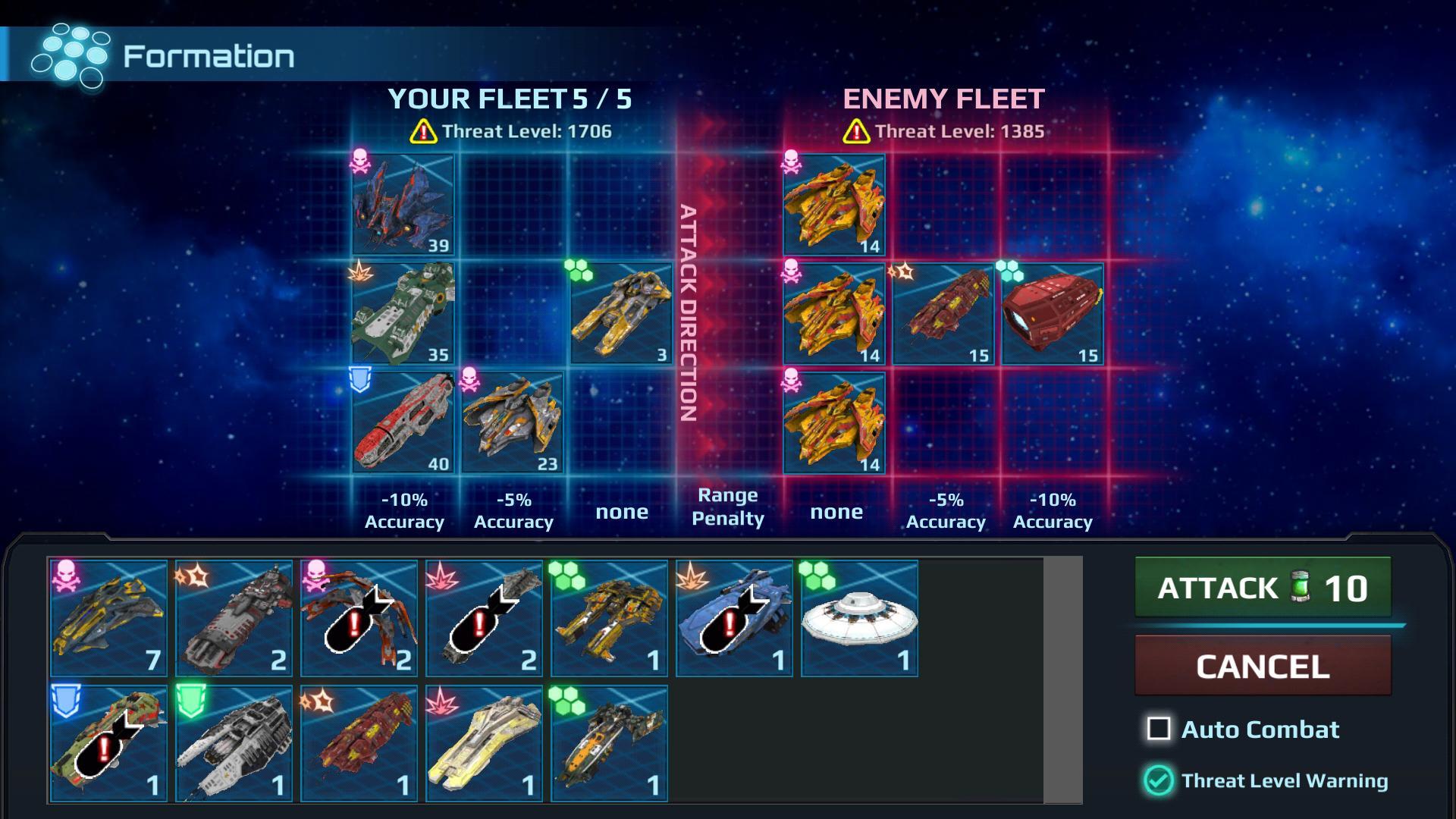Click the enemy fleet warning triangle icon
1456x819 pixels.
point(857,133)
